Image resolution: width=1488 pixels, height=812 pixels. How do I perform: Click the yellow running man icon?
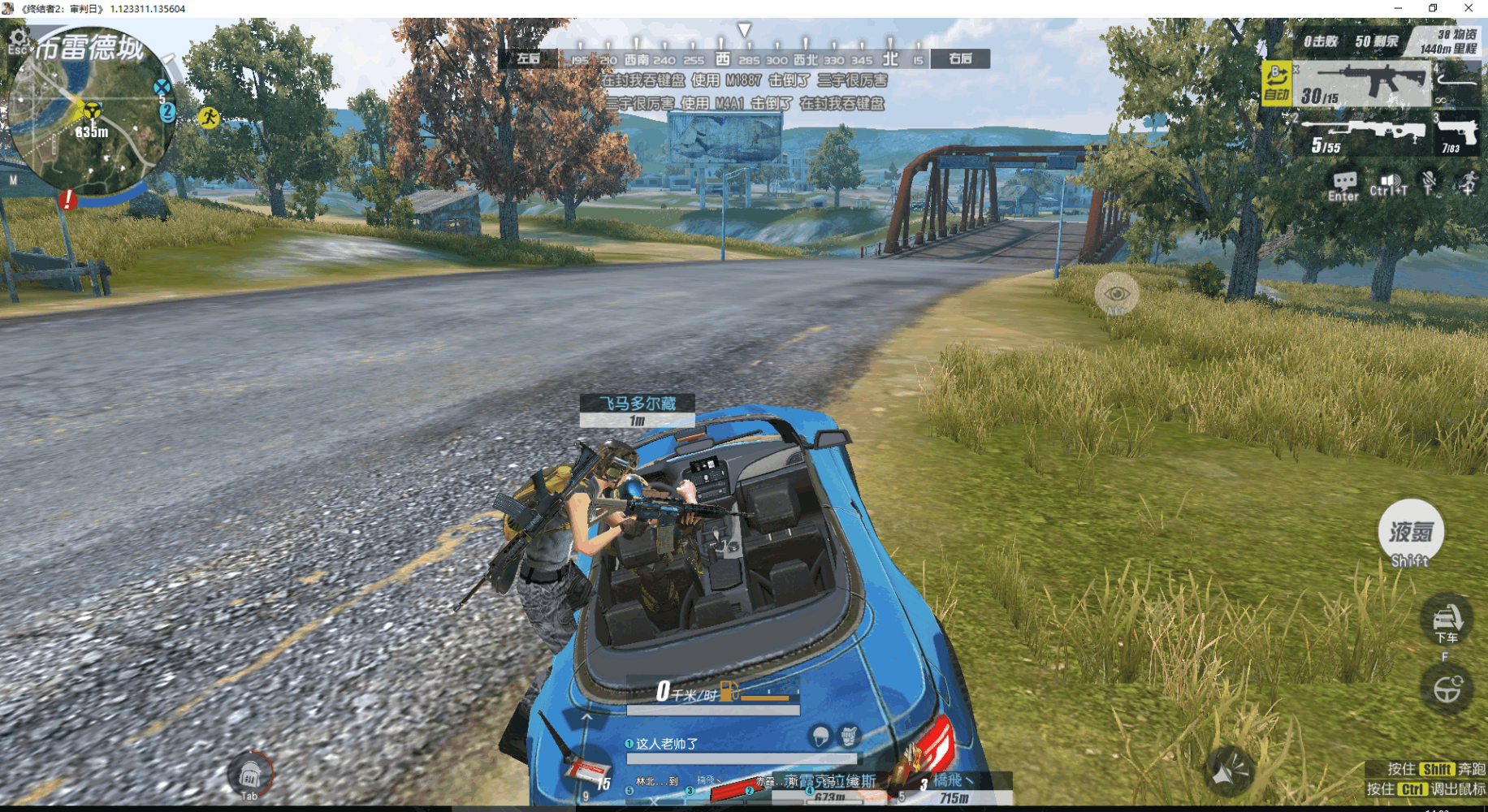coord(209,118)
